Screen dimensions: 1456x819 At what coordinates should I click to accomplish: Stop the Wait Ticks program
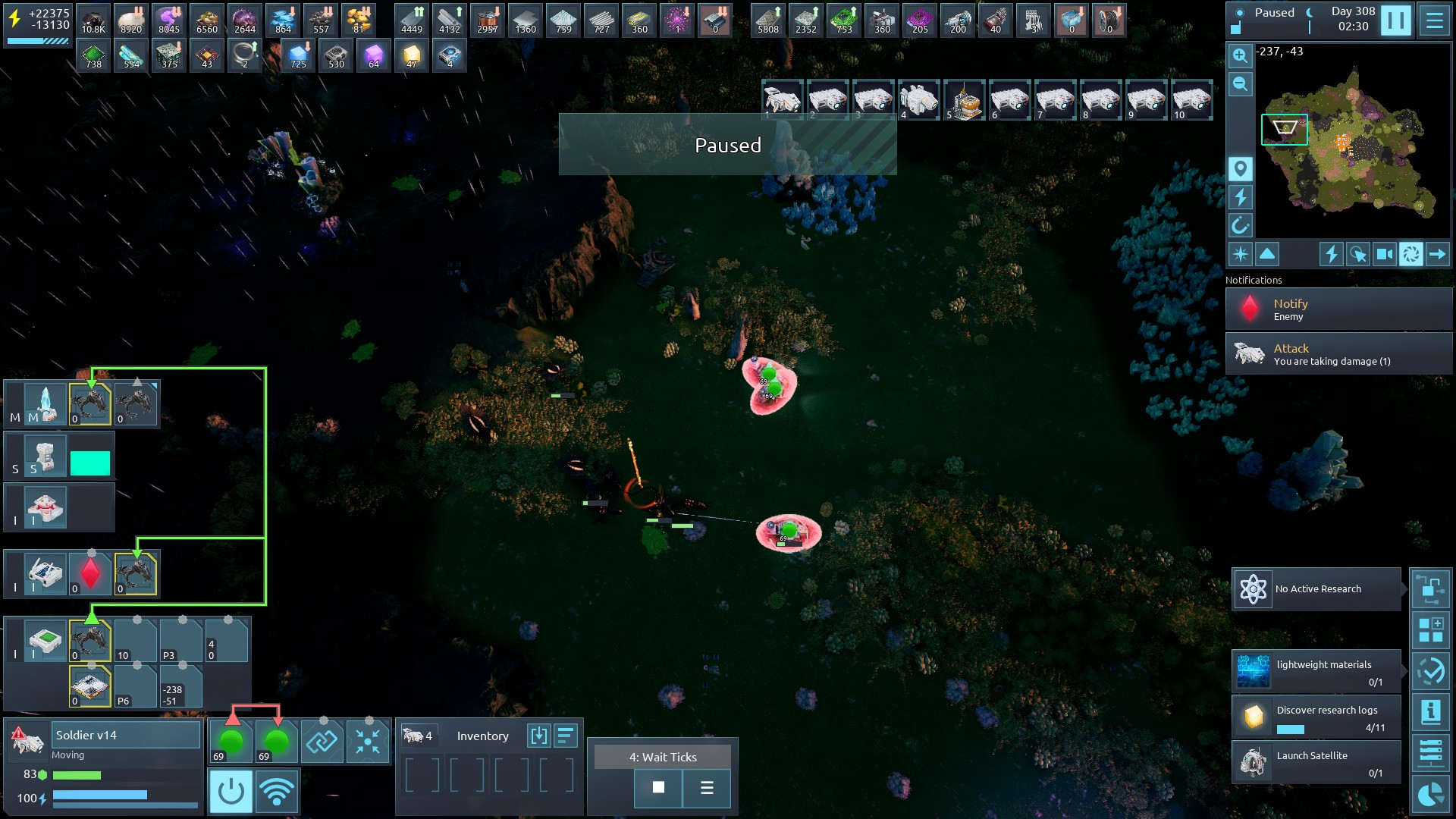pyautogui.click(x=658, y=788)
